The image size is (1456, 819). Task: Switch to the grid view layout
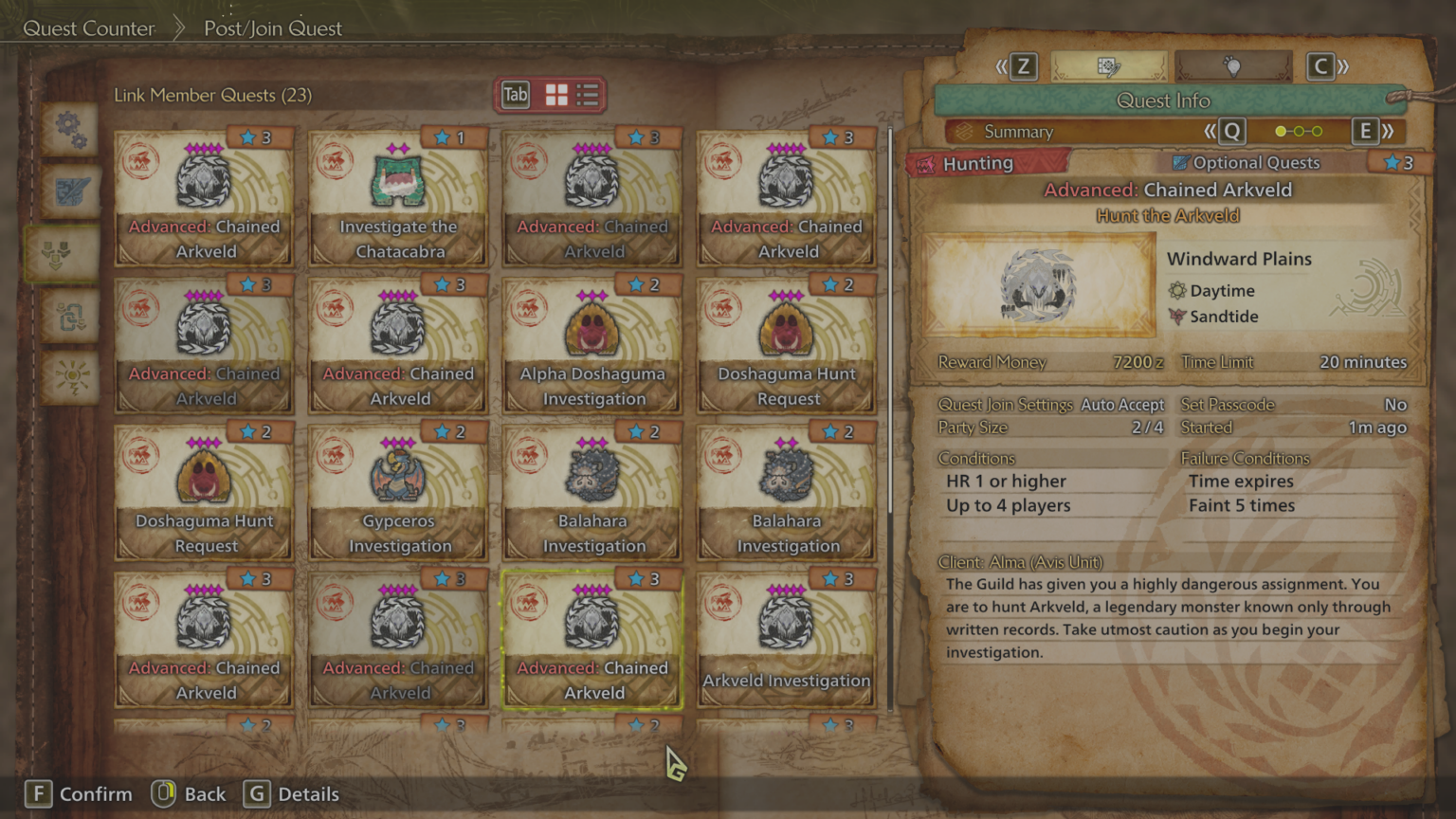coord(556,95)
